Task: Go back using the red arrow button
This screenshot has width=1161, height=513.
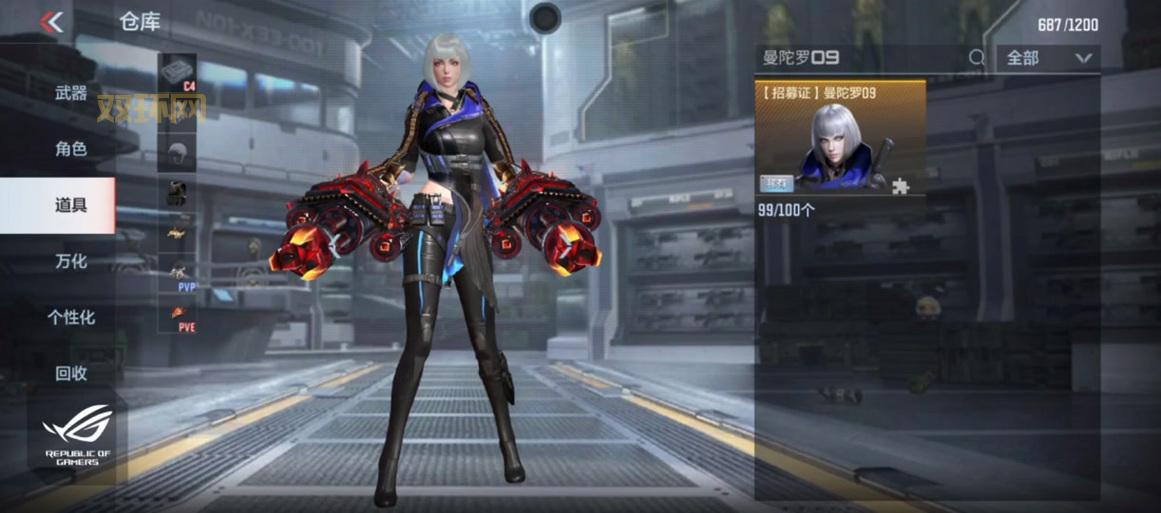Action: tap(52, 22)
